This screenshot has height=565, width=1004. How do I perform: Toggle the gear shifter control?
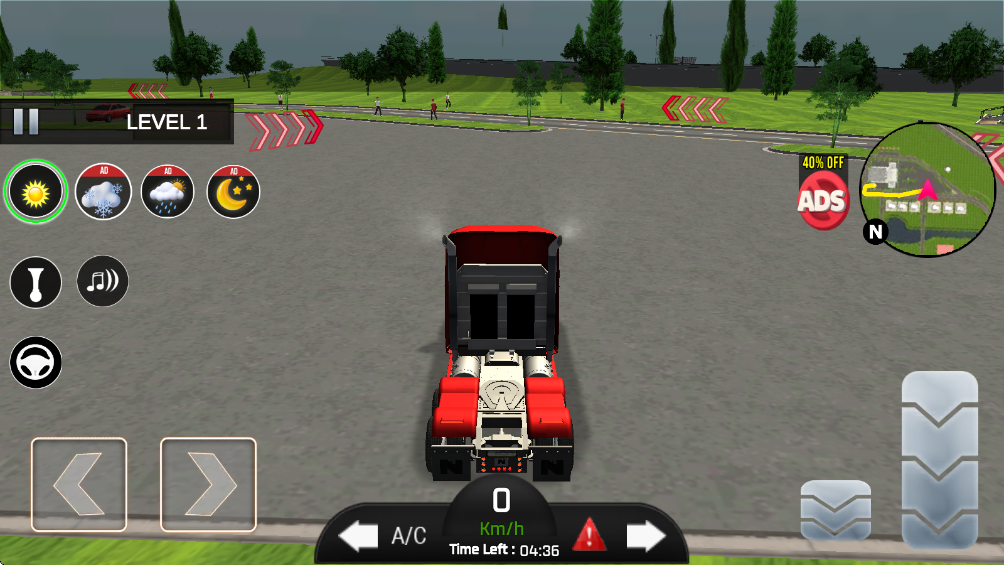36,282
